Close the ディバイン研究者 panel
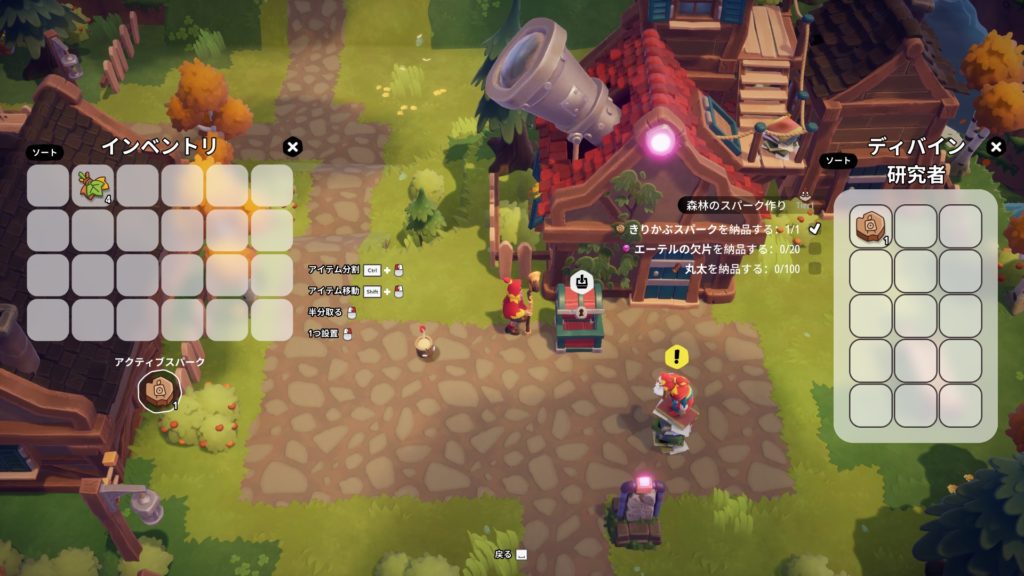The image size is (1024, 576). 995,147
